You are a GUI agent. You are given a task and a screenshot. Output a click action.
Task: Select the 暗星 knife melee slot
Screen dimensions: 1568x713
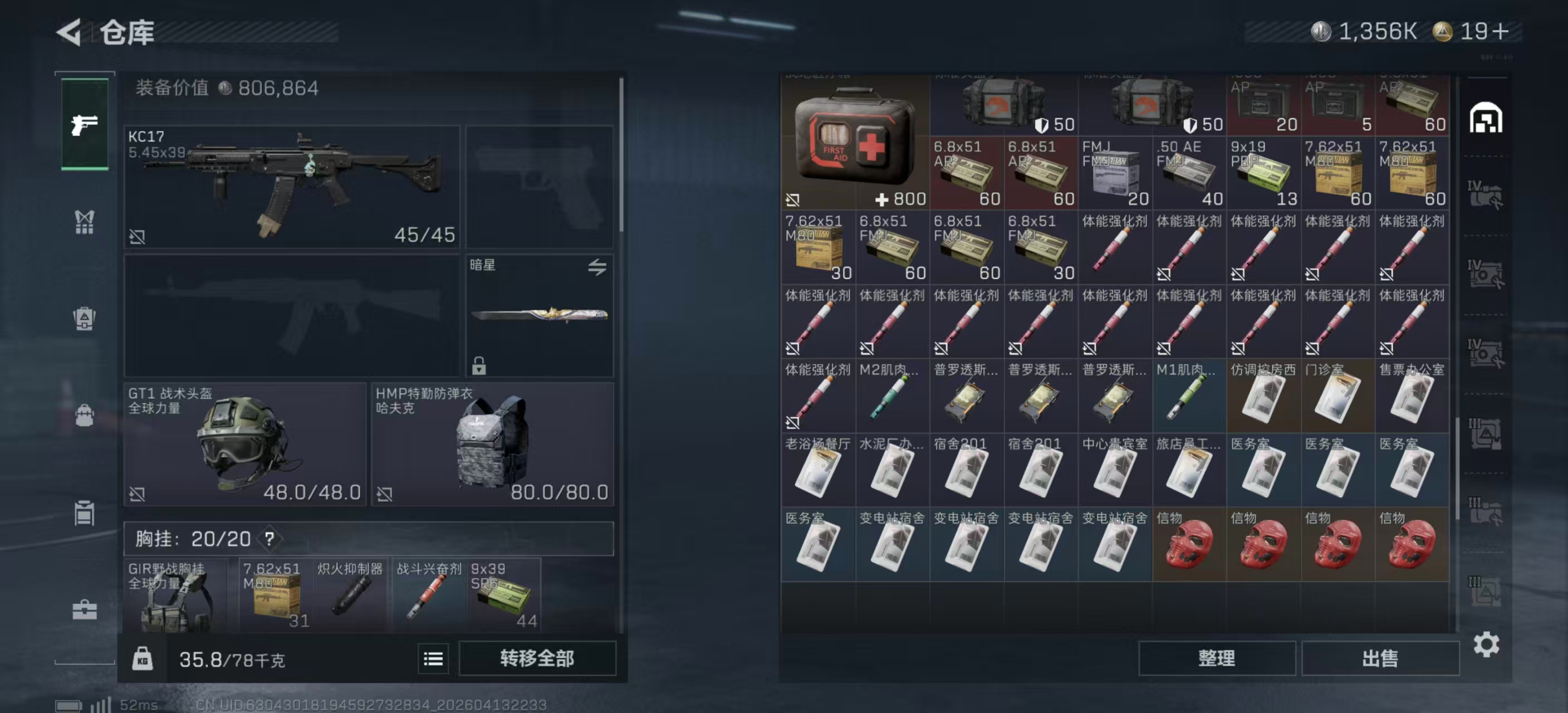click(x=540, y=315)
